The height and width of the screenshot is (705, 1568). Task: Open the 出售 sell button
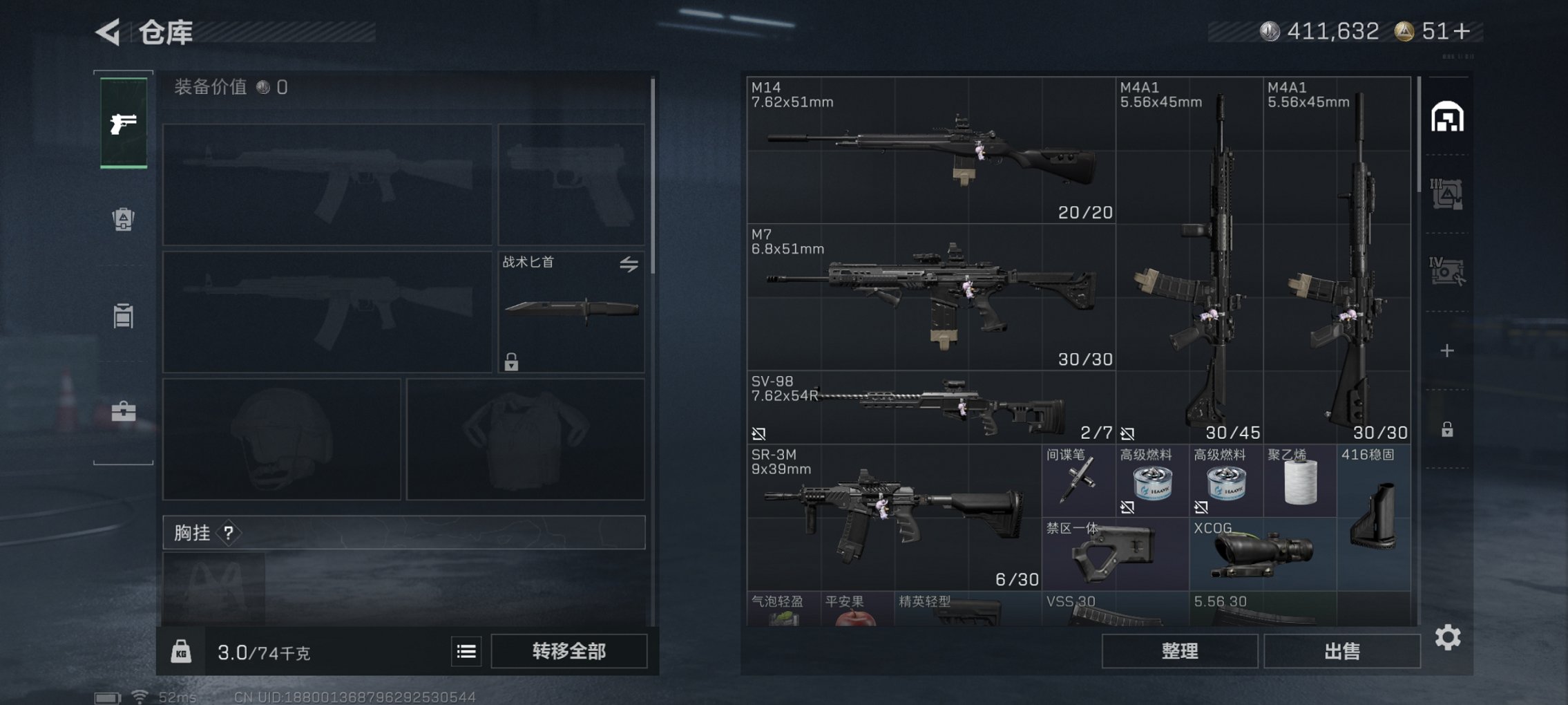[x=1341, y=651]
